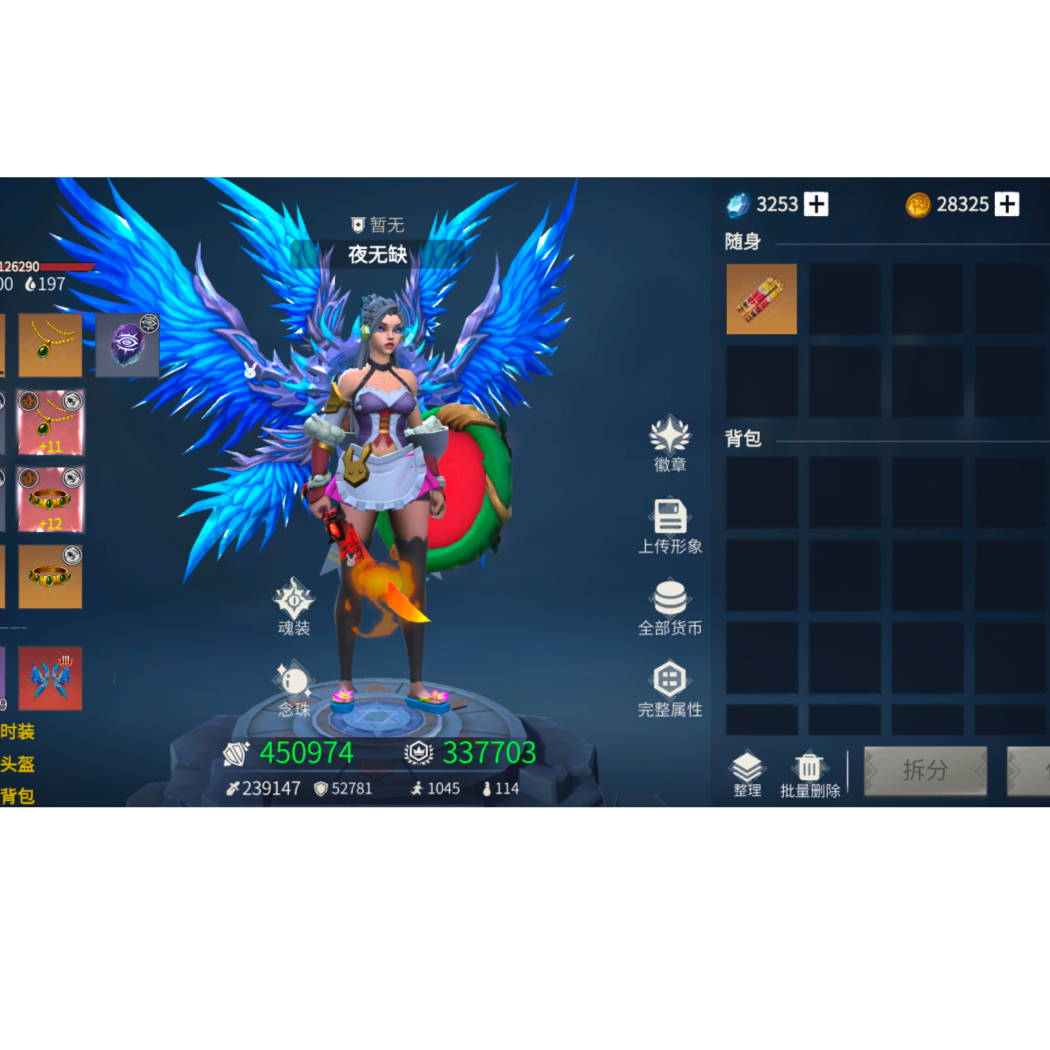Open the 魂装 soul gear menu
The width and height of the screenshot is (1050, 1050).
[x=294, y=606]
